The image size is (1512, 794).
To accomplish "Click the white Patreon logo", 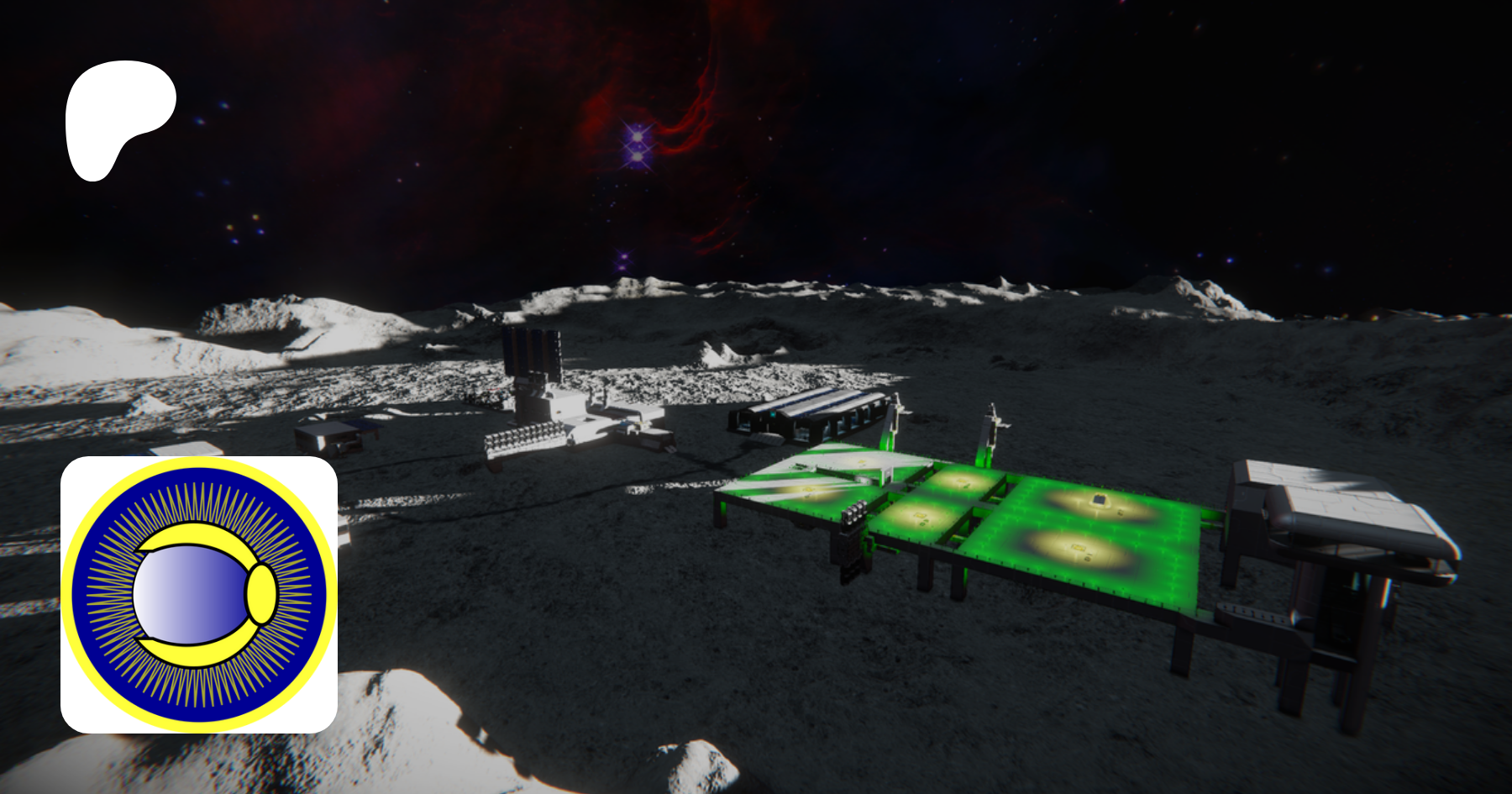I will click(117, 118).
